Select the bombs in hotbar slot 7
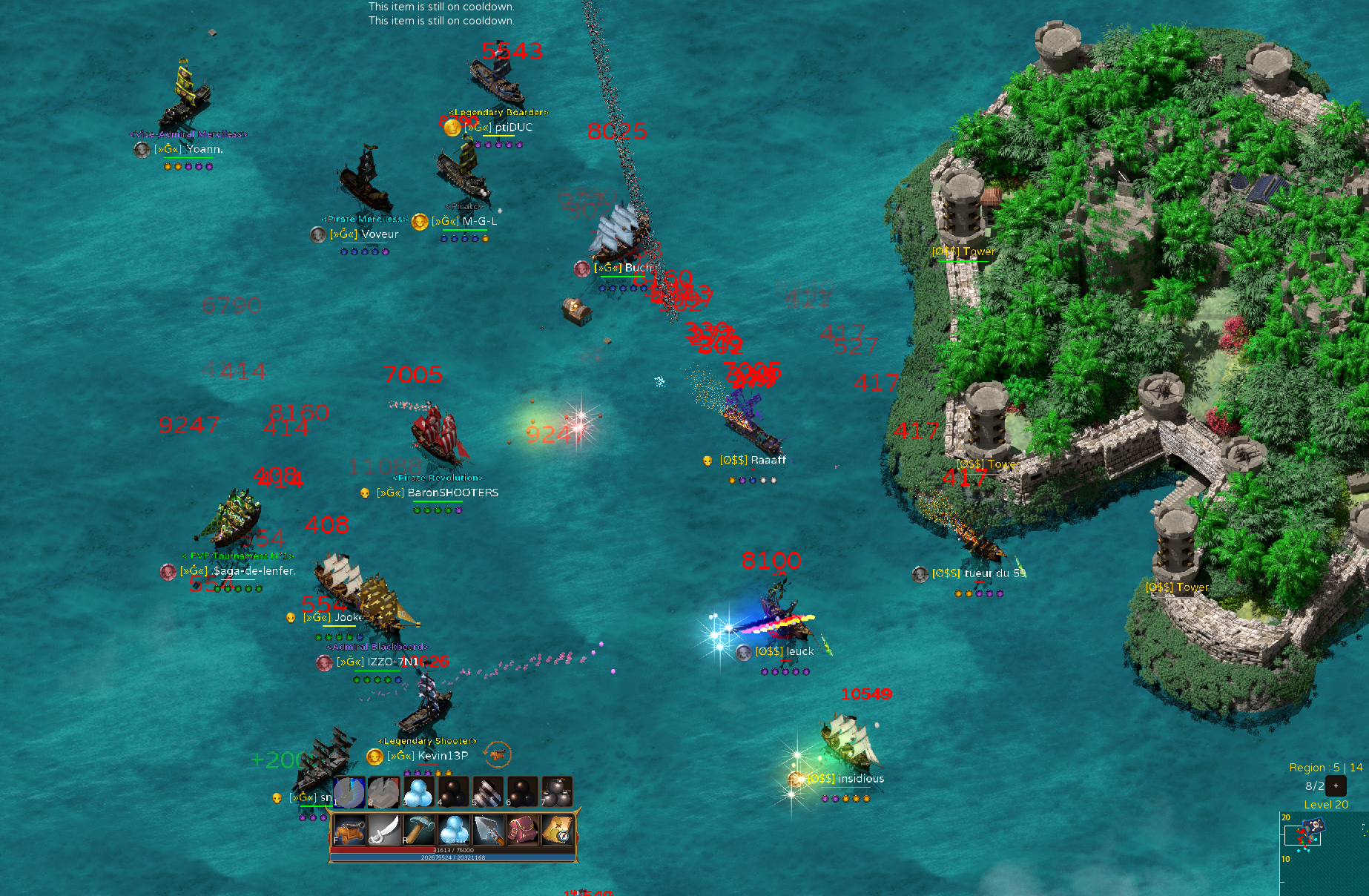The height and width of the screenshot is (896, 1369). [x=558, y=791]
